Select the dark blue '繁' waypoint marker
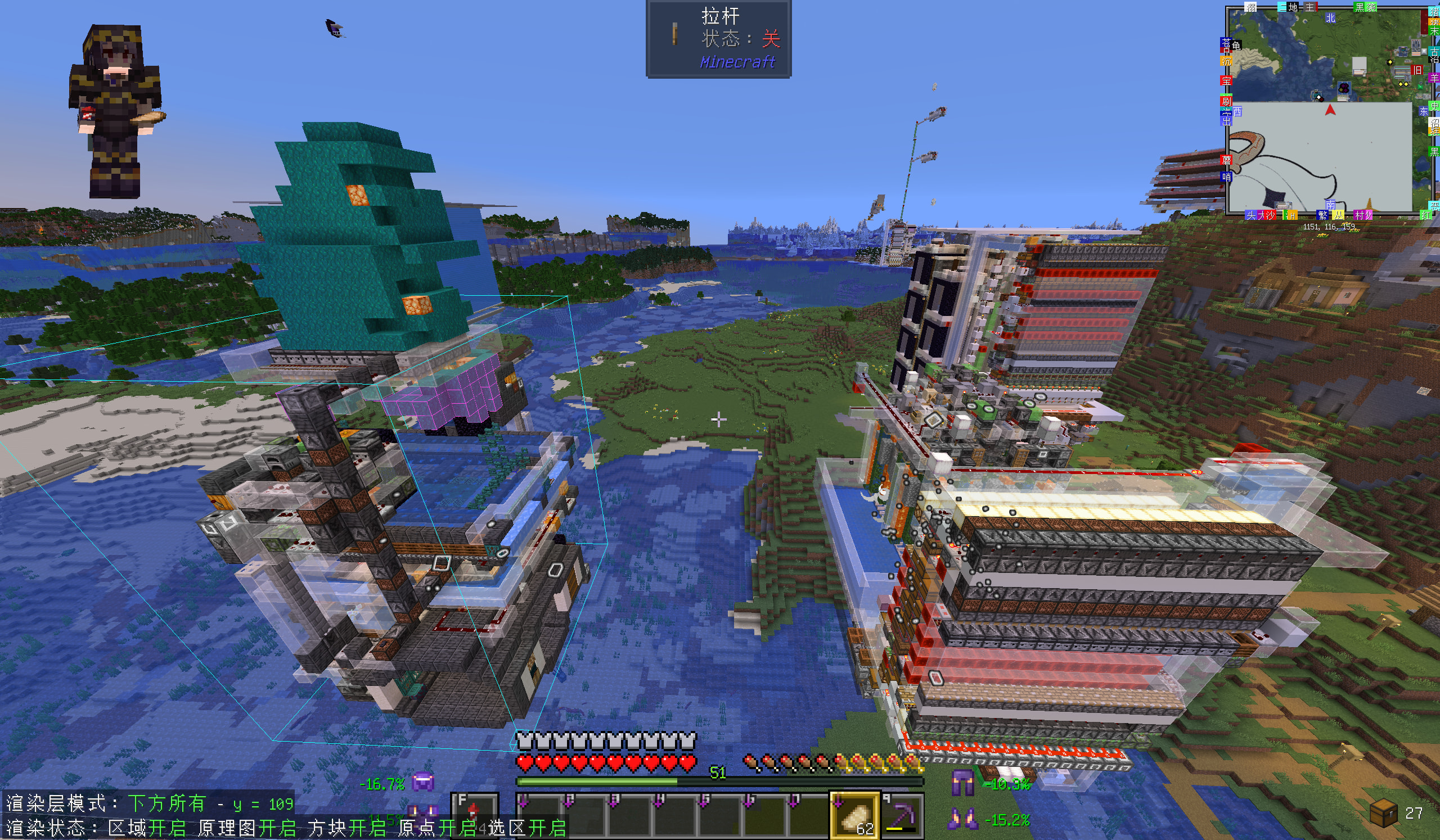Screen dimensions: 1440x840 pyautogui.click(x=1322, y=215)
